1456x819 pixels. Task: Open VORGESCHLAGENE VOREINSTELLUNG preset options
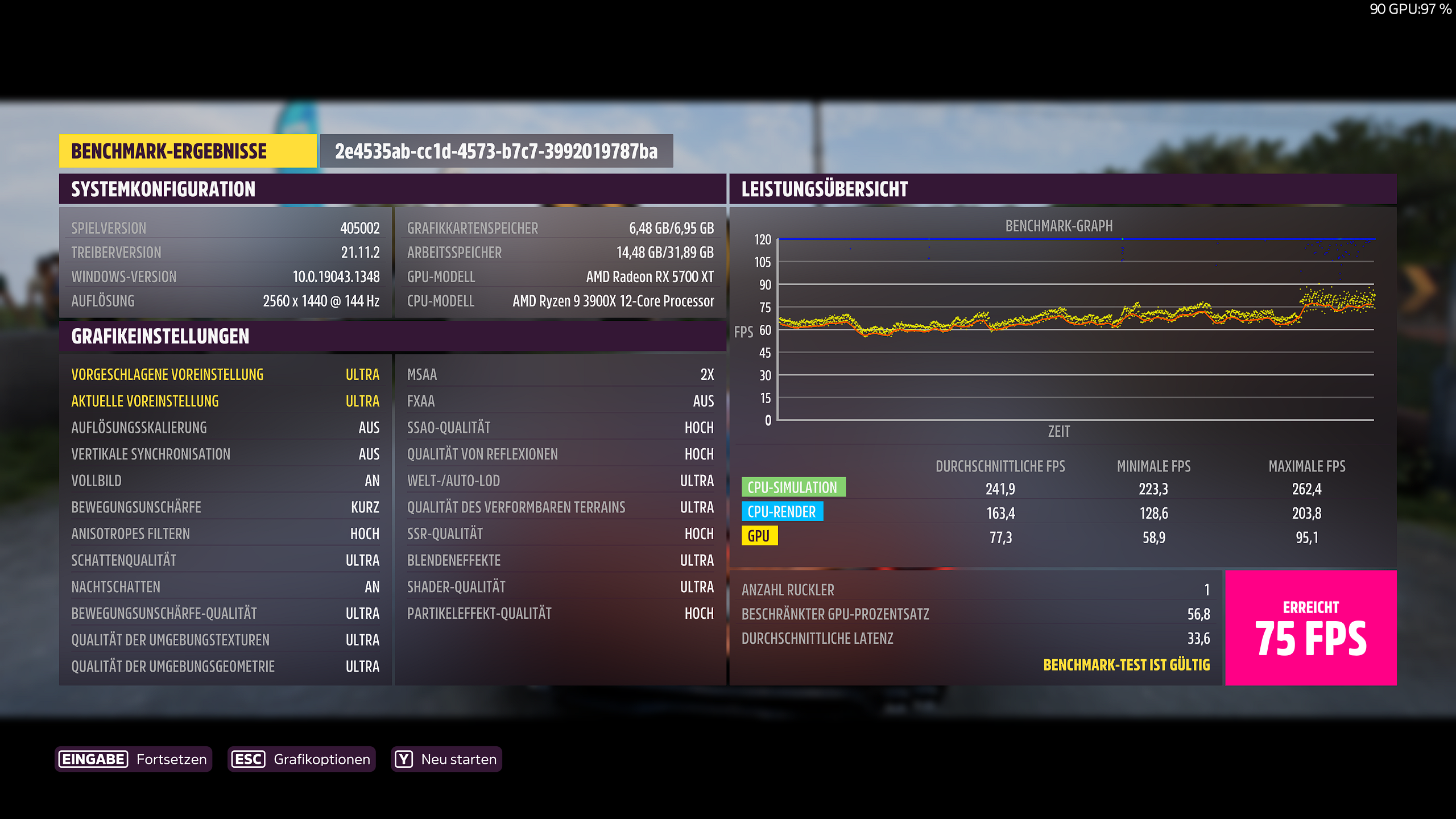pyautogui.click(x=225, y=374)
